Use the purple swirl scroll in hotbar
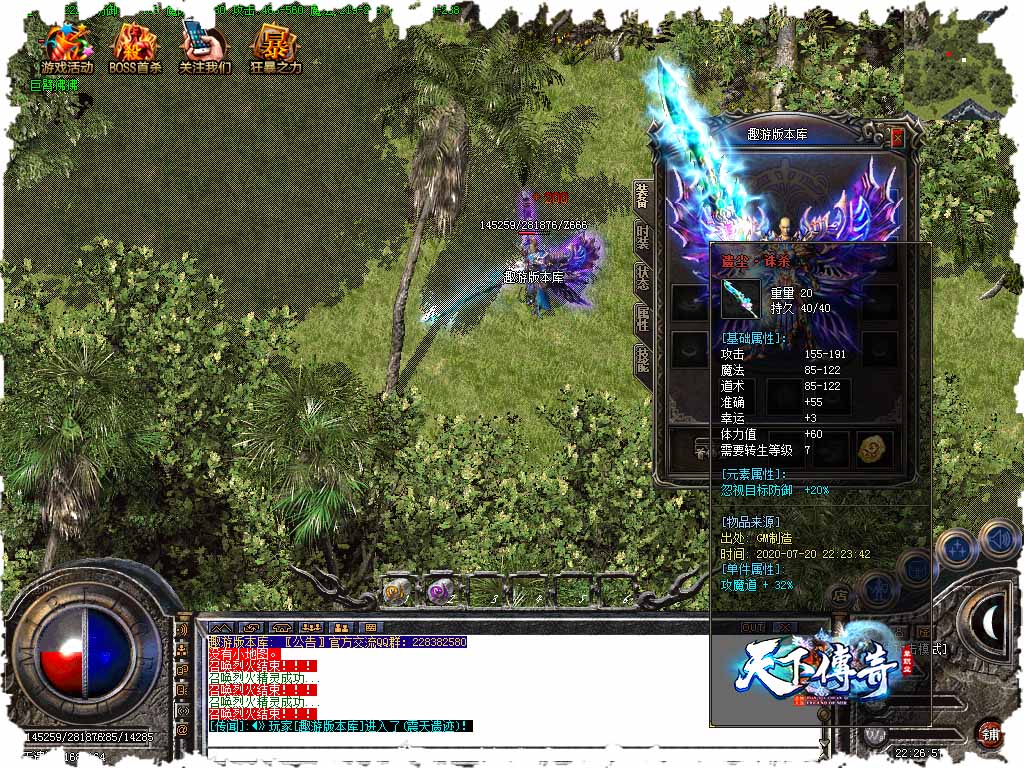The height and width of the screenshot is (768, 1024). 438,592
